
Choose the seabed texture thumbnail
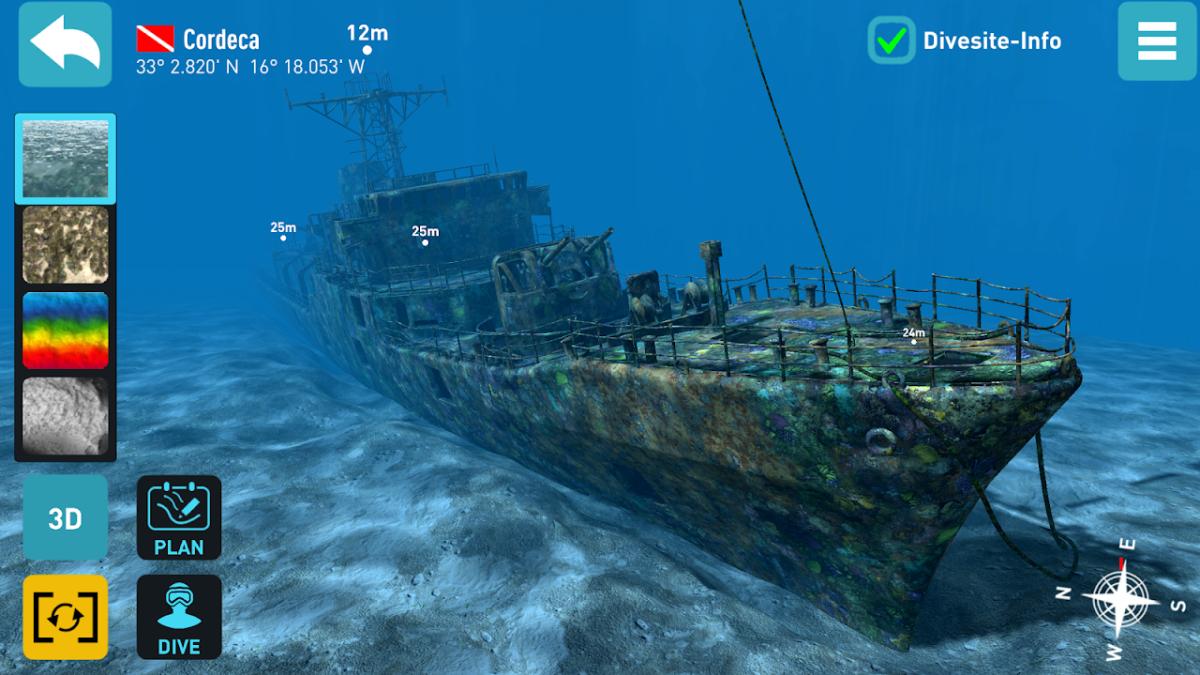pyautogui.click(x=65, y=244)
